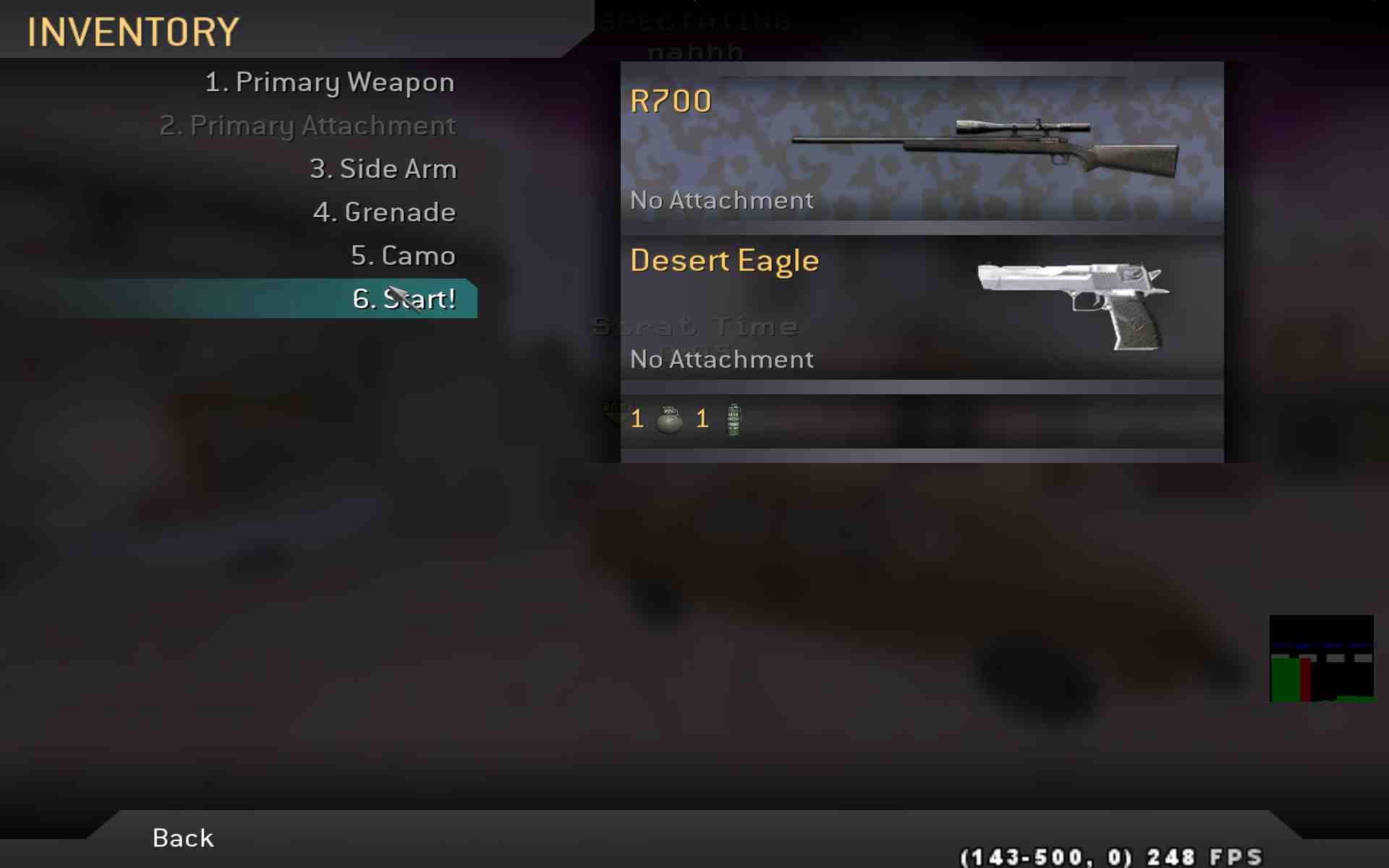Select the Side Arm option
This screenshot has width=1389, height=868.
(383, 169)
